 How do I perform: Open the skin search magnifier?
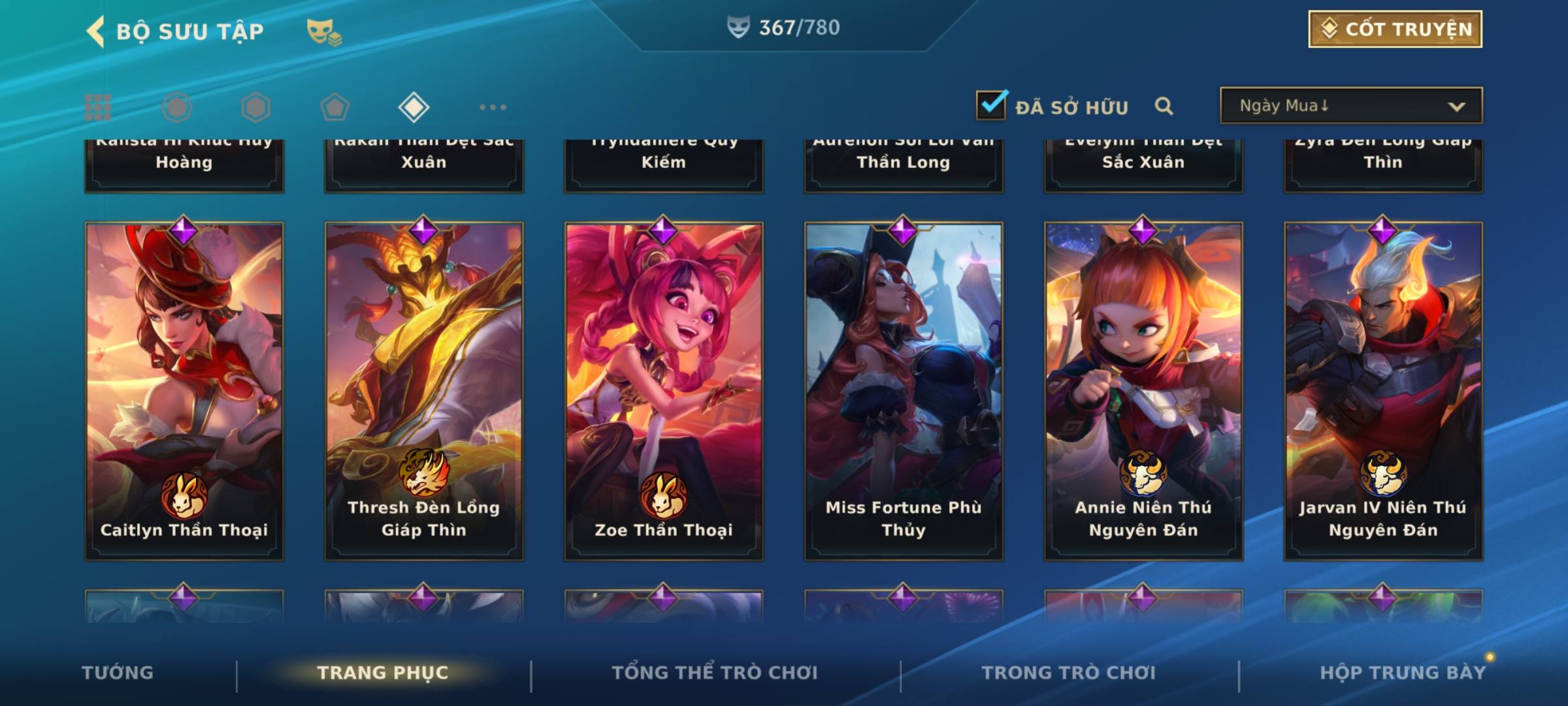[x=1164, y=106]
